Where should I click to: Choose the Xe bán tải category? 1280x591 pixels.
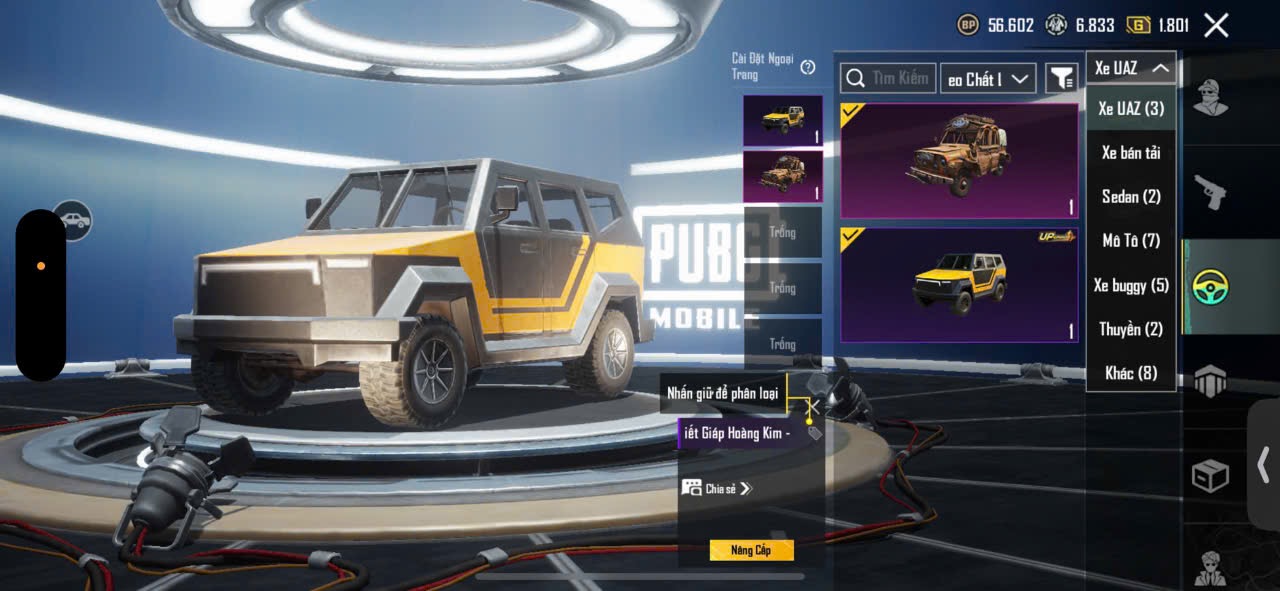tap(1131, 152)
